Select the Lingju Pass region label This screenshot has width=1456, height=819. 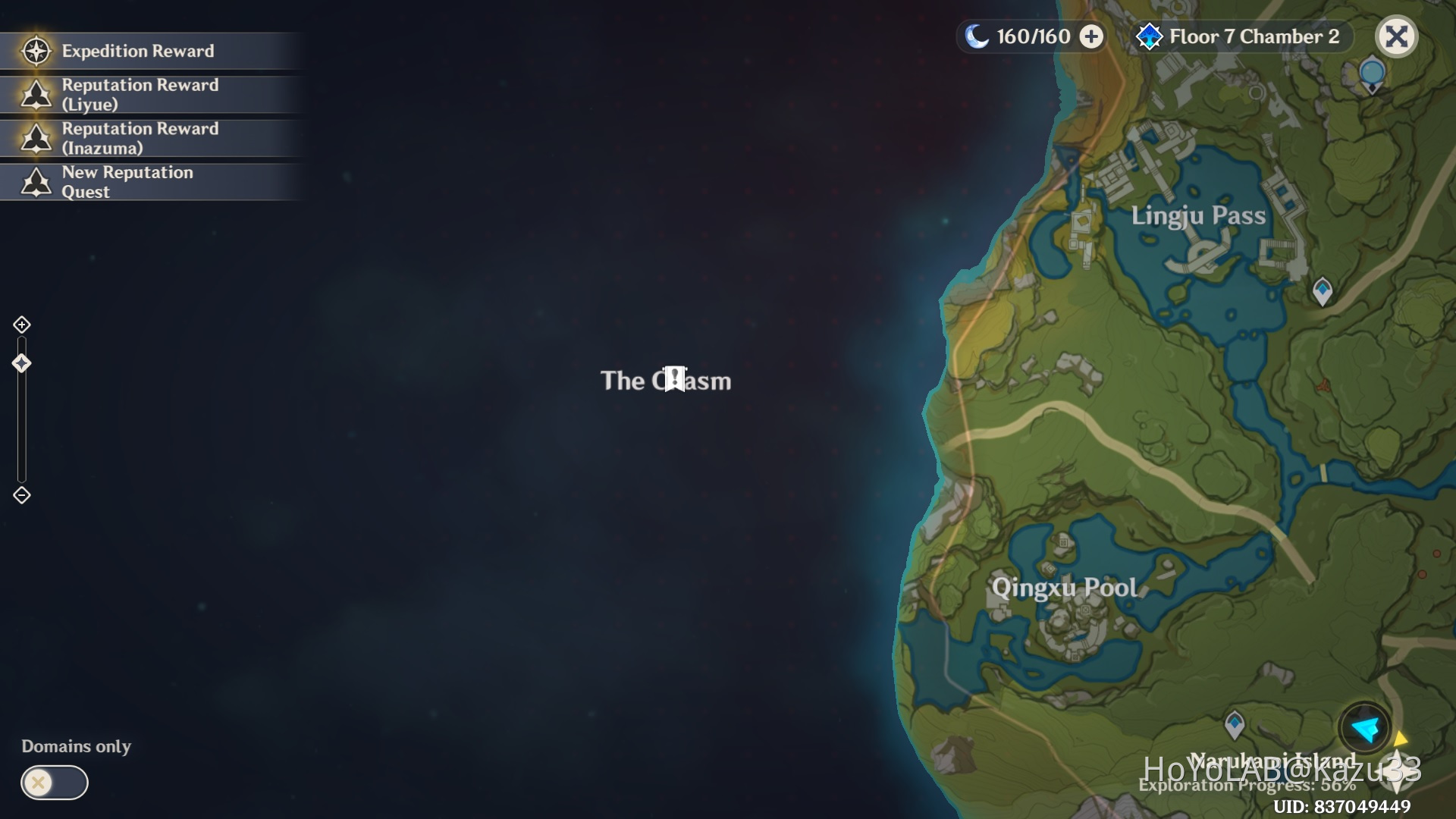point(1199,215)
